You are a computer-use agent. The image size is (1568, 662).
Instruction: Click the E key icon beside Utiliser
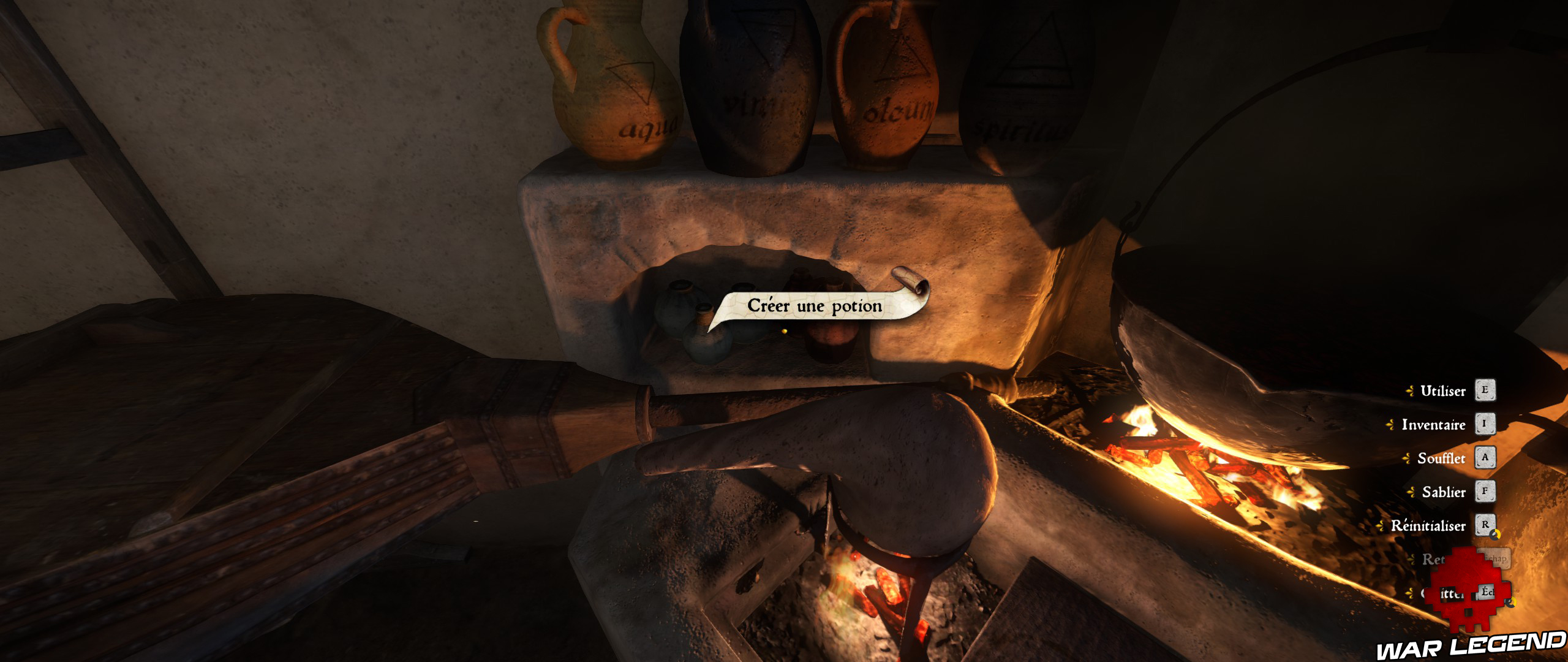[1485, 390]
